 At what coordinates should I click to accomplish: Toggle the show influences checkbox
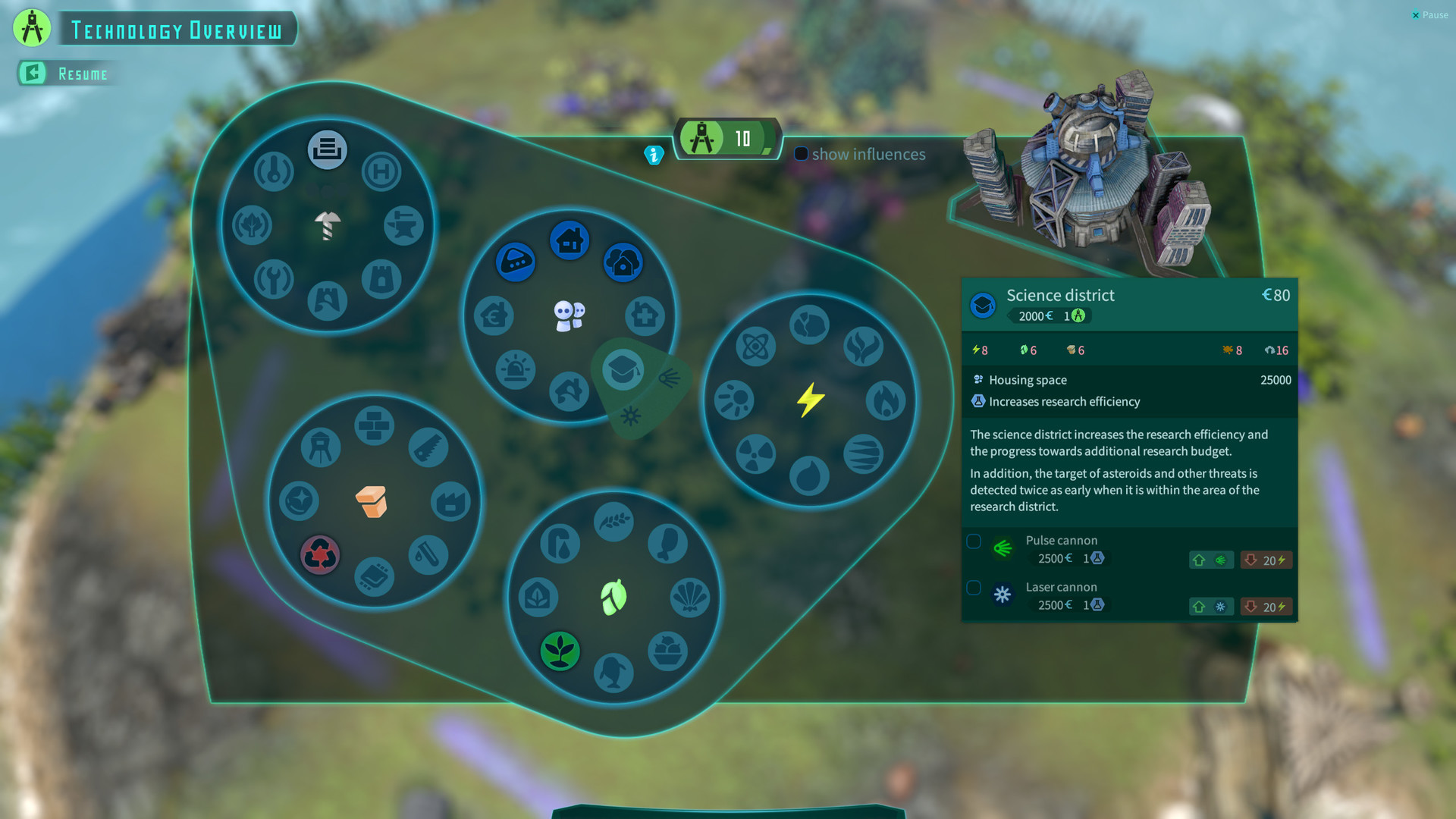pyautogui.click(x=801, y=154)
